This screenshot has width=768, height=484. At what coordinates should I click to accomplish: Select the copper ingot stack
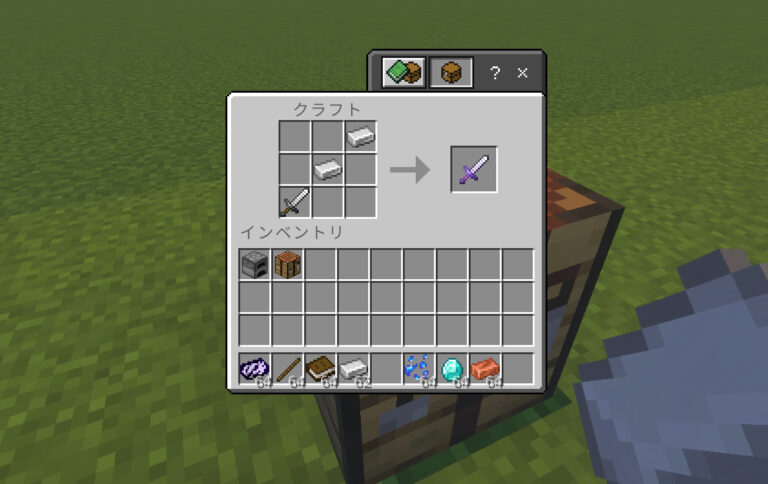point(485,369)
